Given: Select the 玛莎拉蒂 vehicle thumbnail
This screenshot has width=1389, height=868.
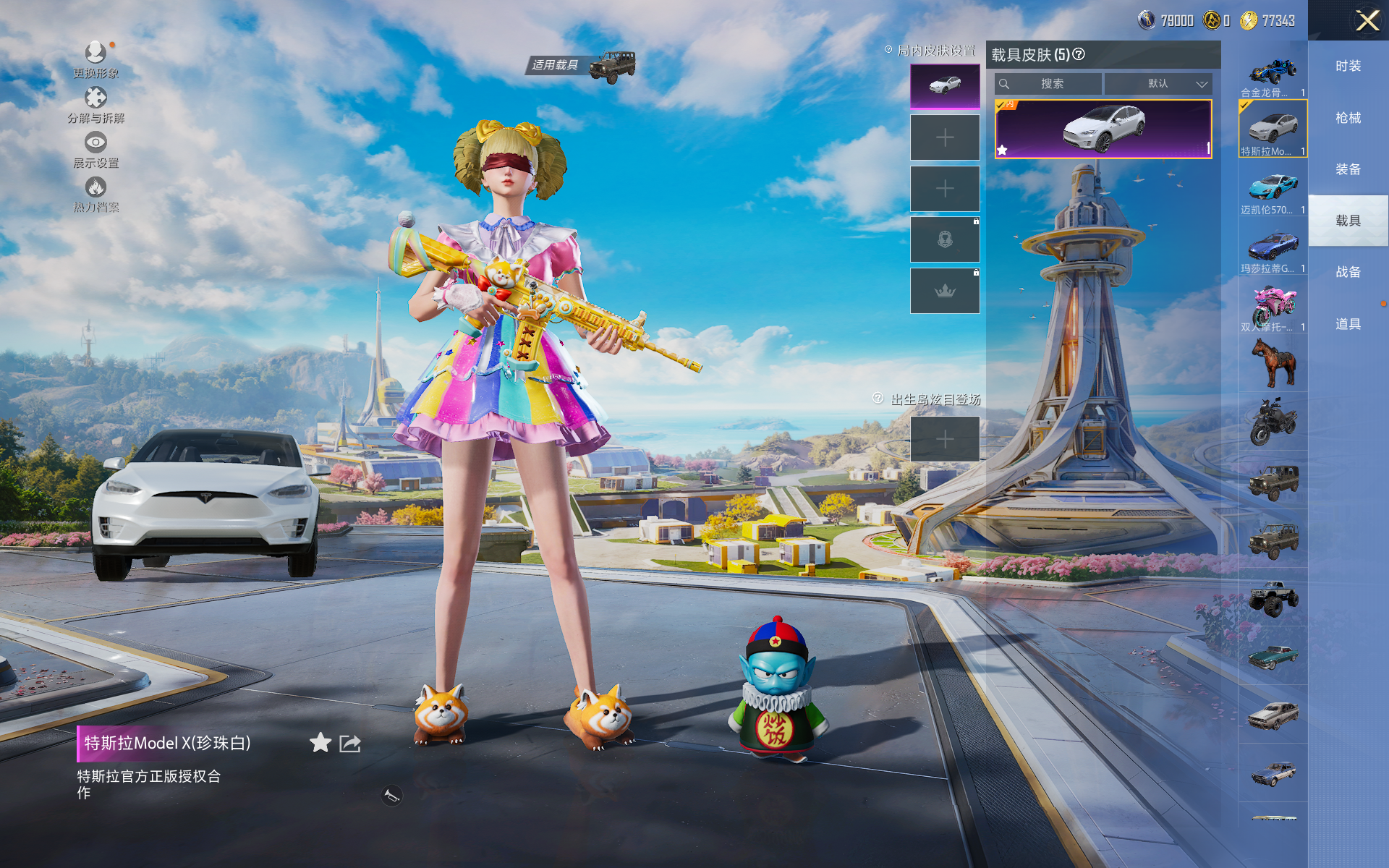Looking at the screenshot, I should click(x=1273, y=249).
